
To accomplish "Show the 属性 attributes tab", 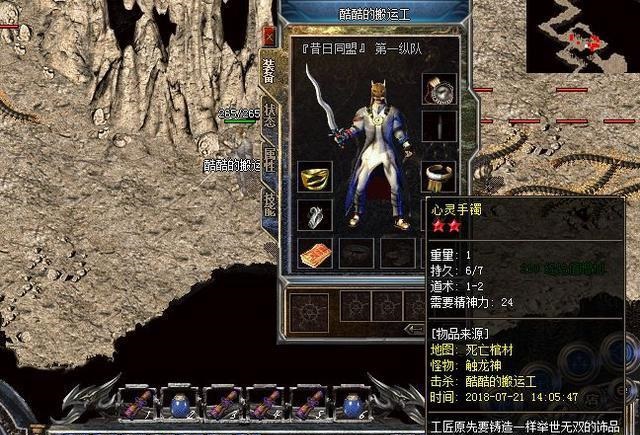I will click(268, 158).
